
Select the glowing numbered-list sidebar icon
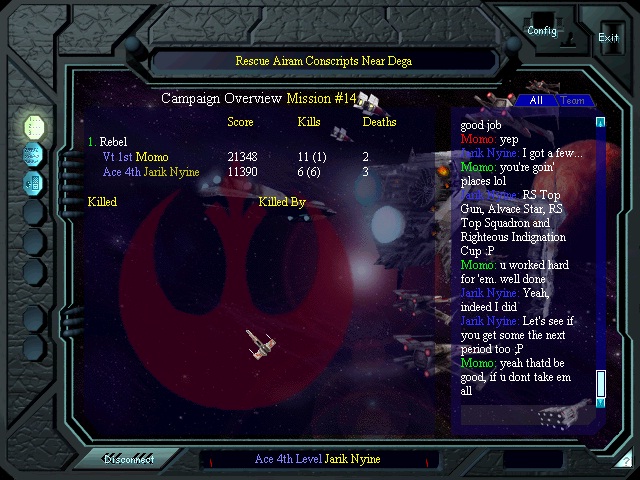coord(34,127)
